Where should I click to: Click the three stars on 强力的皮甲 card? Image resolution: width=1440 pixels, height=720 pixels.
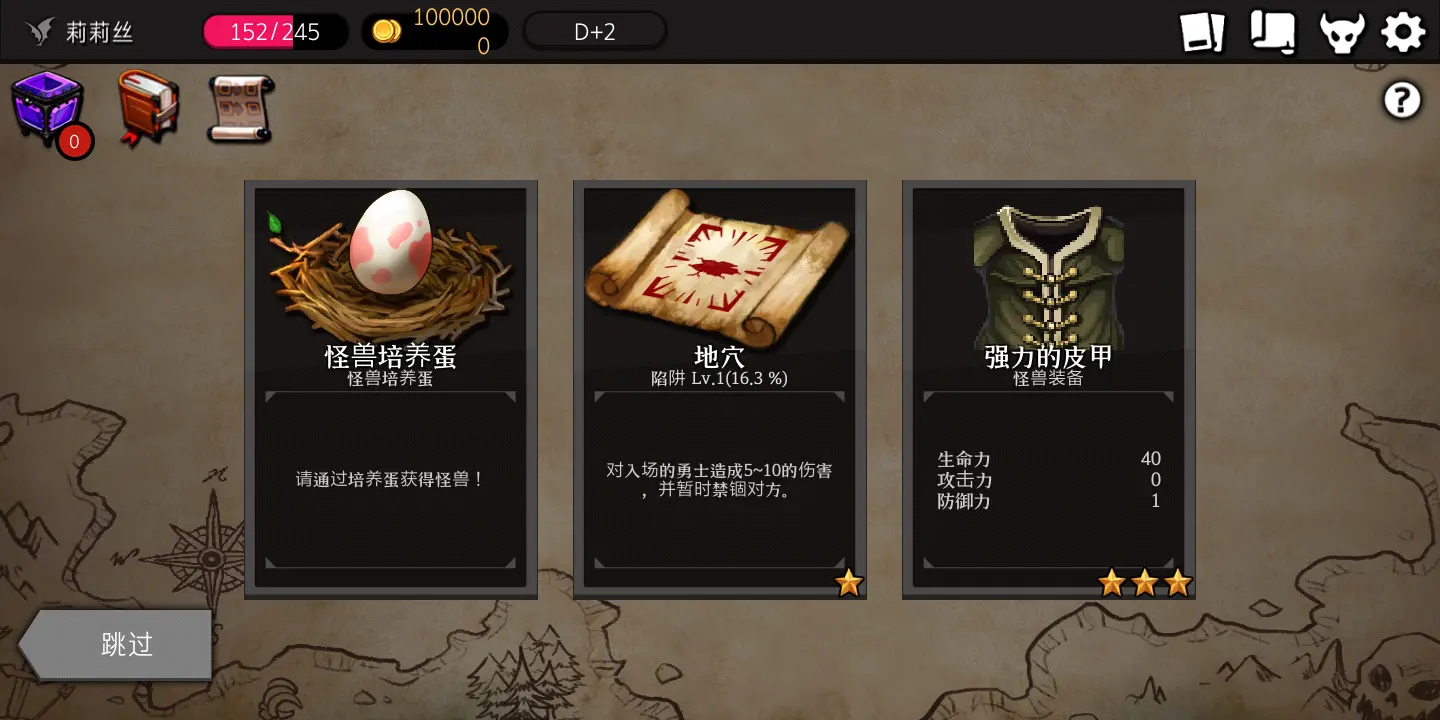[x=1144, y=583]
